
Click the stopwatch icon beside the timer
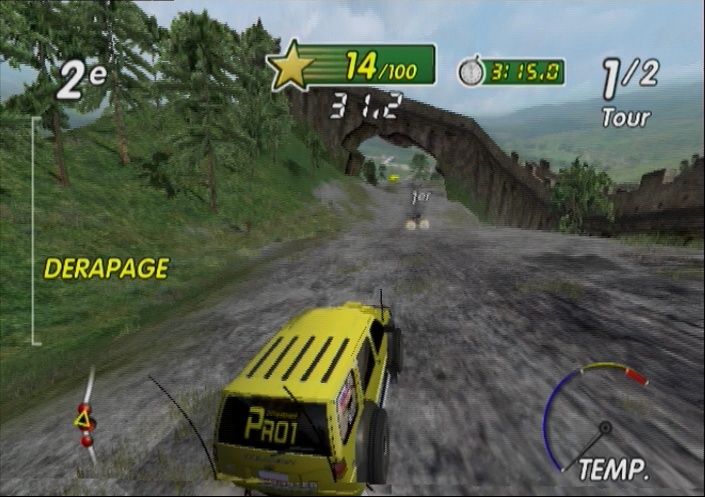(x=470, y=71)
